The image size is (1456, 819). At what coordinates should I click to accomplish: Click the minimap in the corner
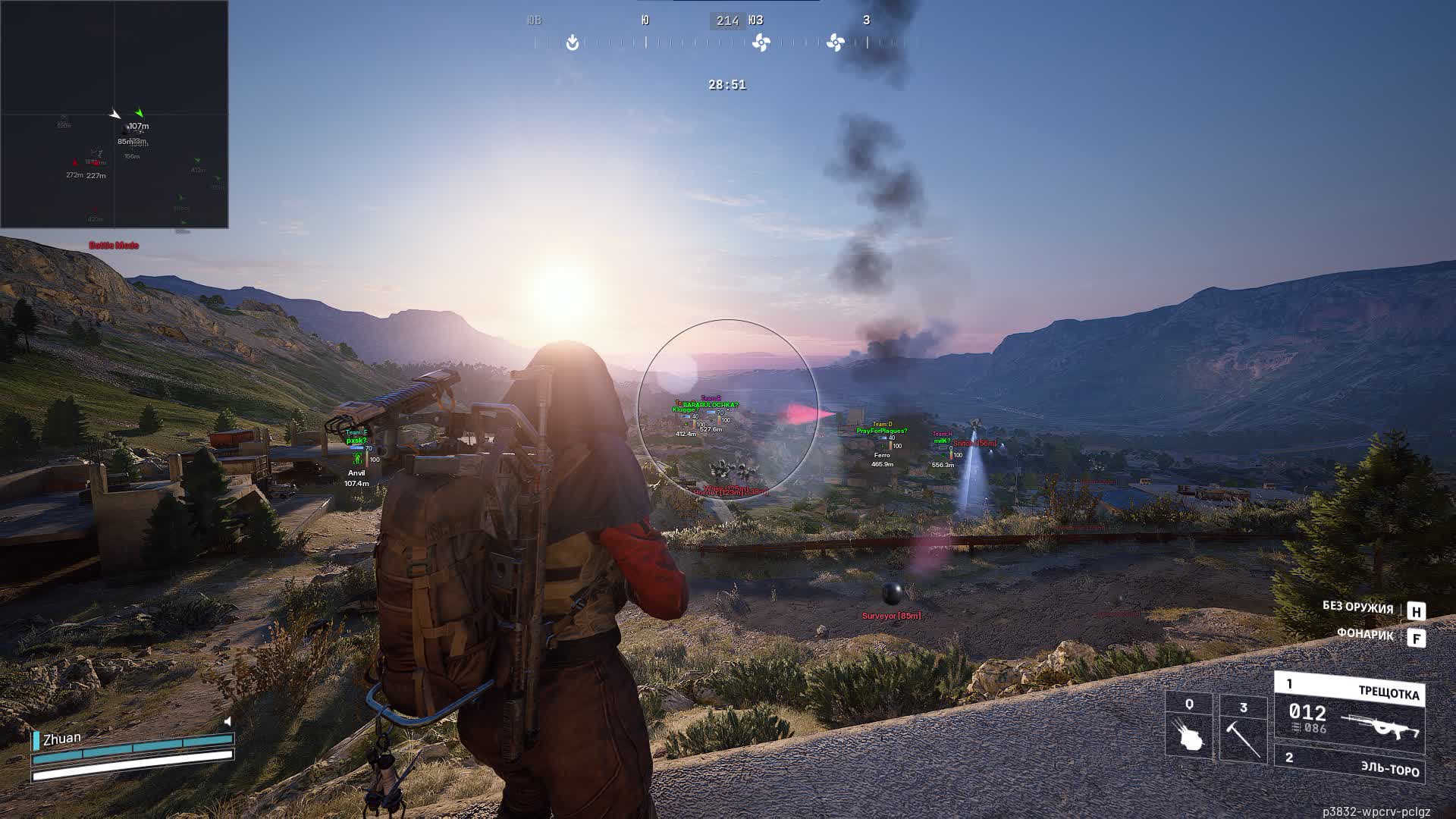115,114
